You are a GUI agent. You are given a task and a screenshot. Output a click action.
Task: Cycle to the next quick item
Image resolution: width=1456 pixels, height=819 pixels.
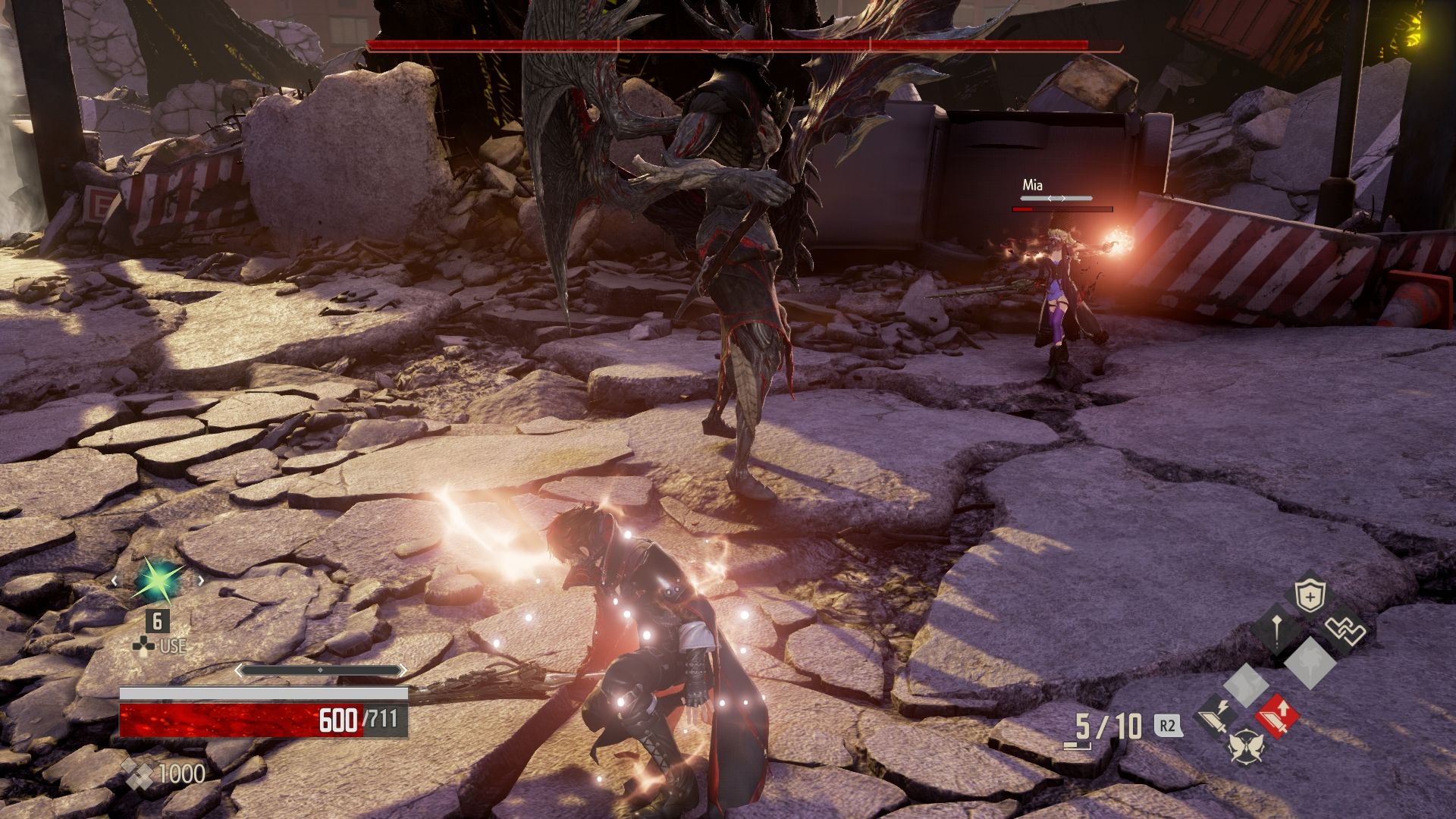(x=201, y=581)
